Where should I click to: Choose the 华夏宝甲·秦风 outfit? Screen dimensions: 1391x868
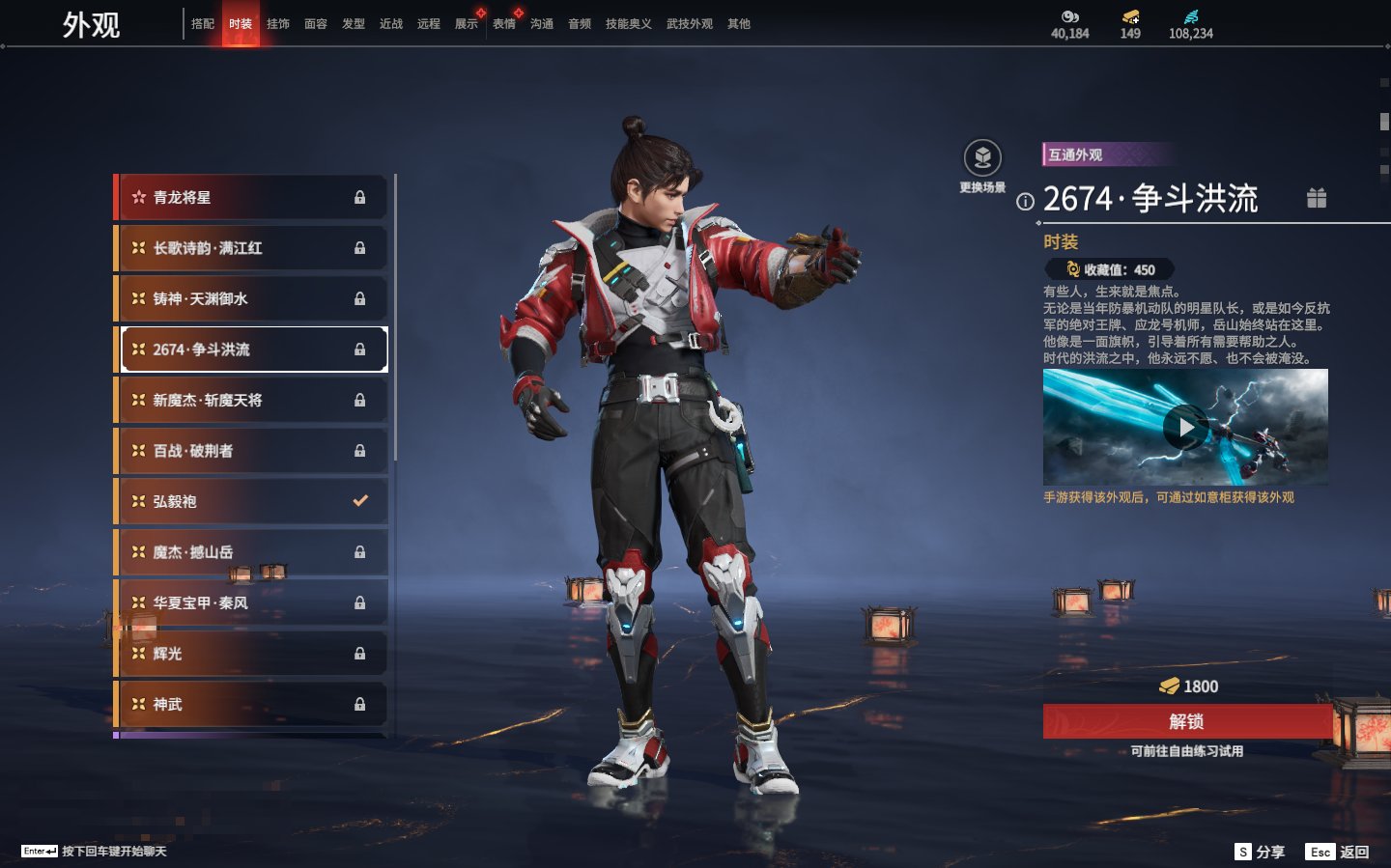click(x=251, y=602)
